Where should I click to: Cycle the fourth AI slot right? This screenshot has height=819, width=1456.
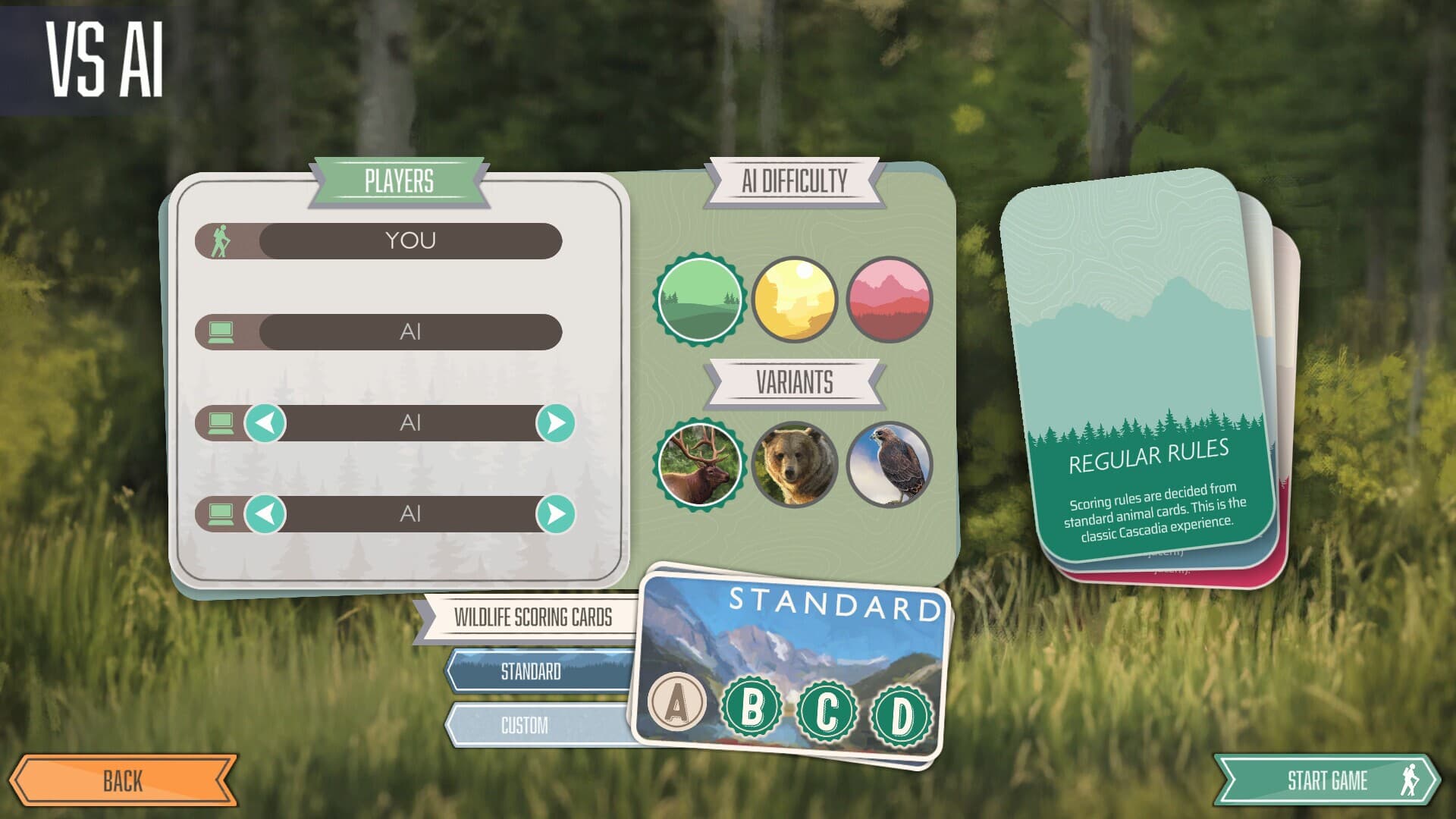[554, 514]
